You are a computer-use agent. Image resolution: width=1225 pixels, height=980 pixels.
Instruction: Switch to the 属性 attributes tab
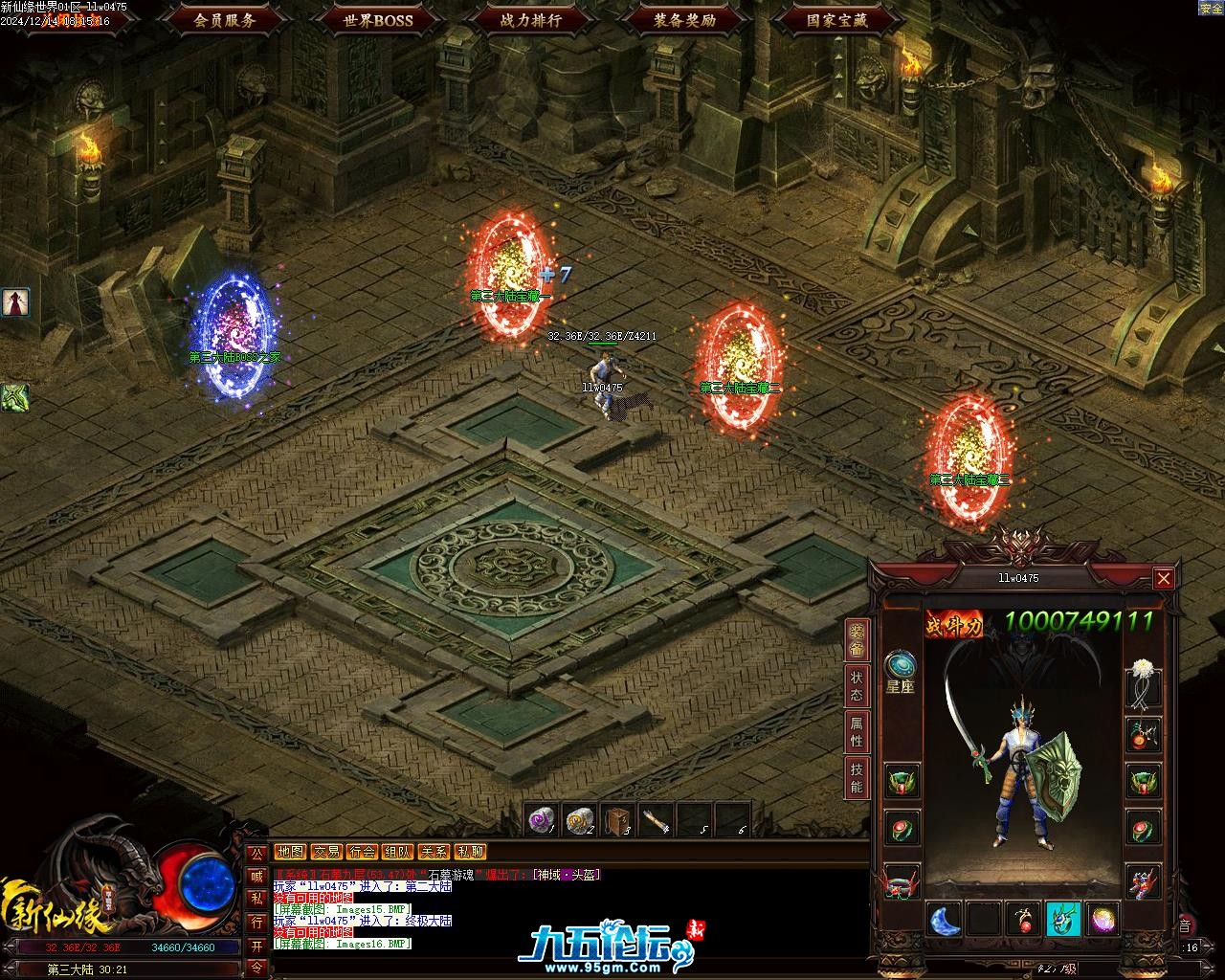click(x=857, y=733)
